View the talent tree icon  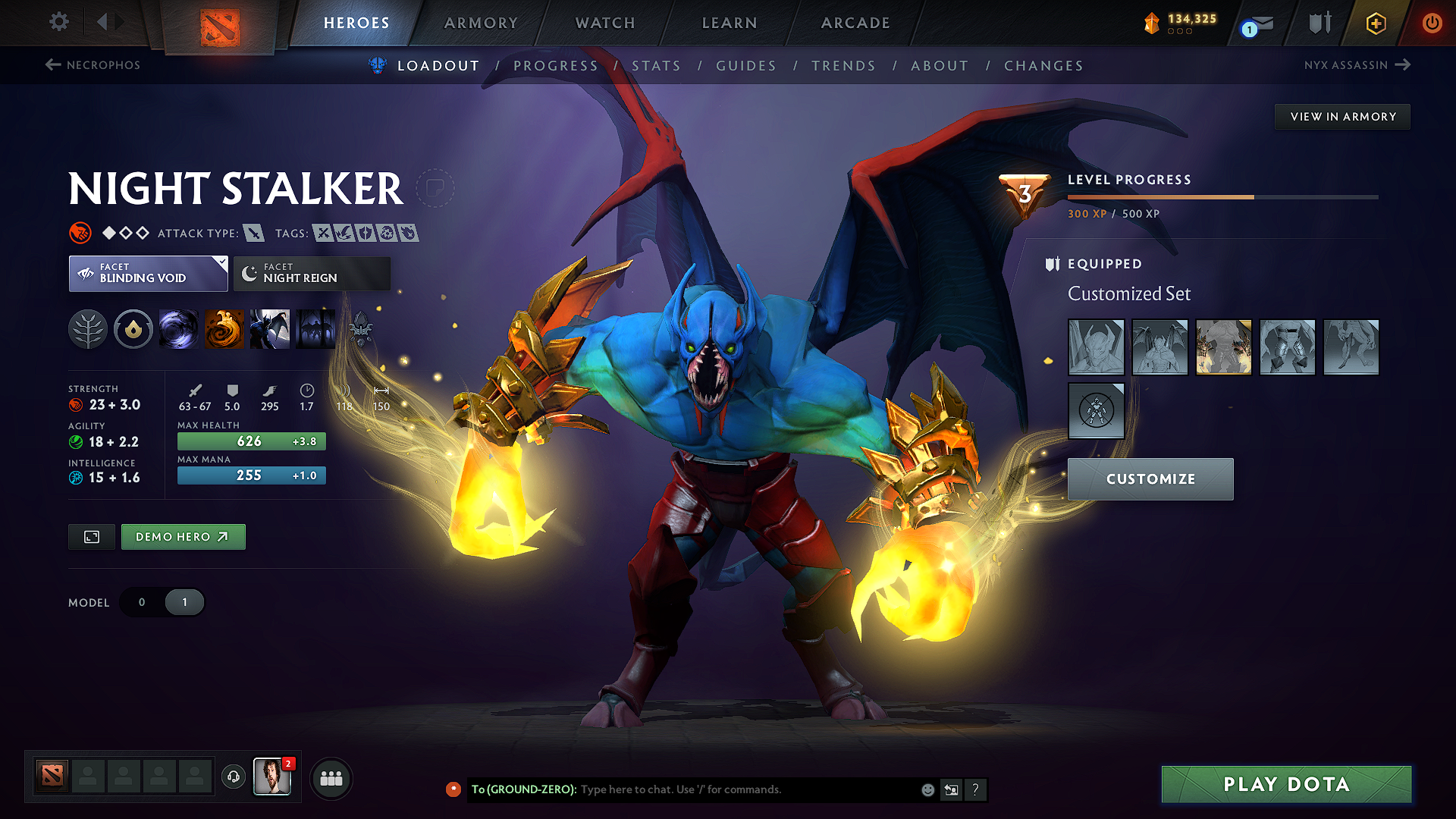click(x=89, y=329)
